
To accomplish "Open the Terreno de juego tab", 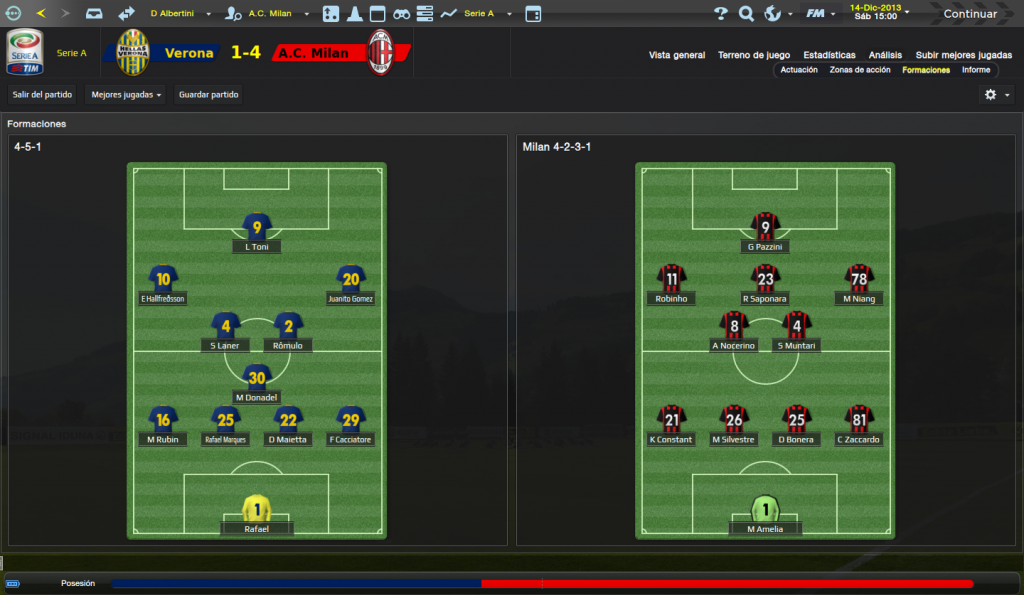I will pyautogui.click(x=753, y=55).
